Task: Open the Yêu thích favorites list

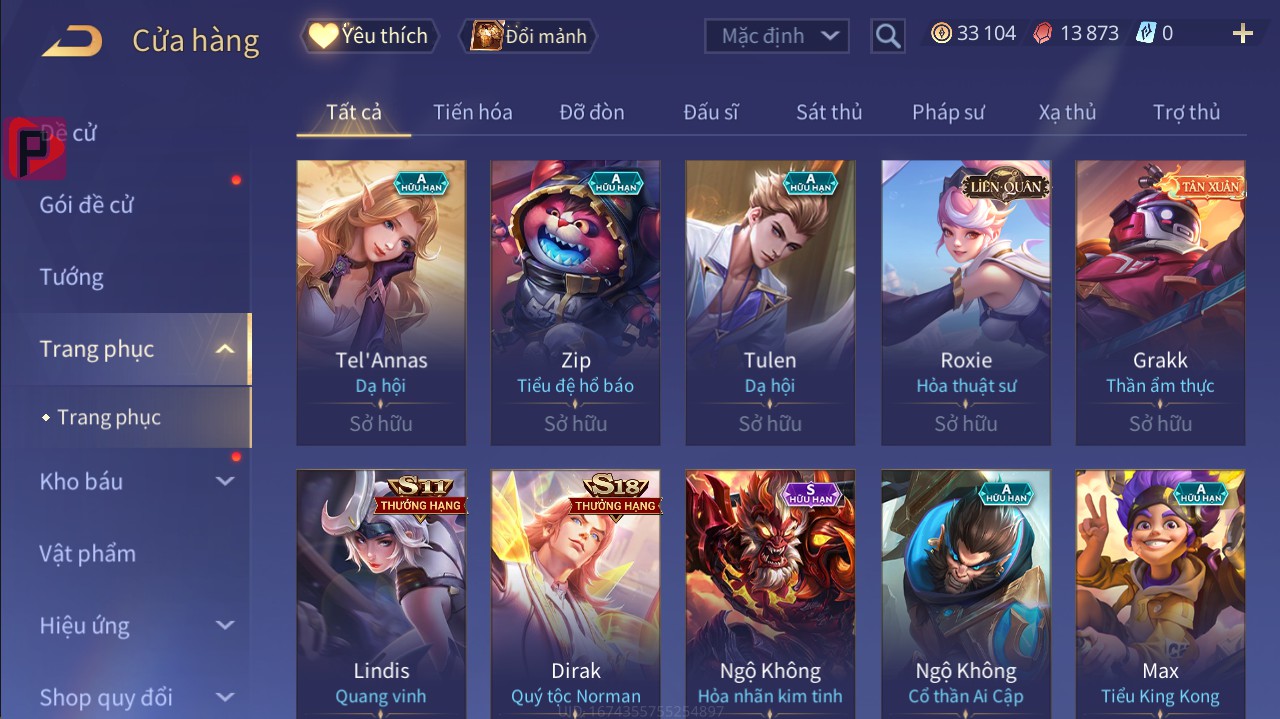Action: pyautogui.click(x=369, y=36)
